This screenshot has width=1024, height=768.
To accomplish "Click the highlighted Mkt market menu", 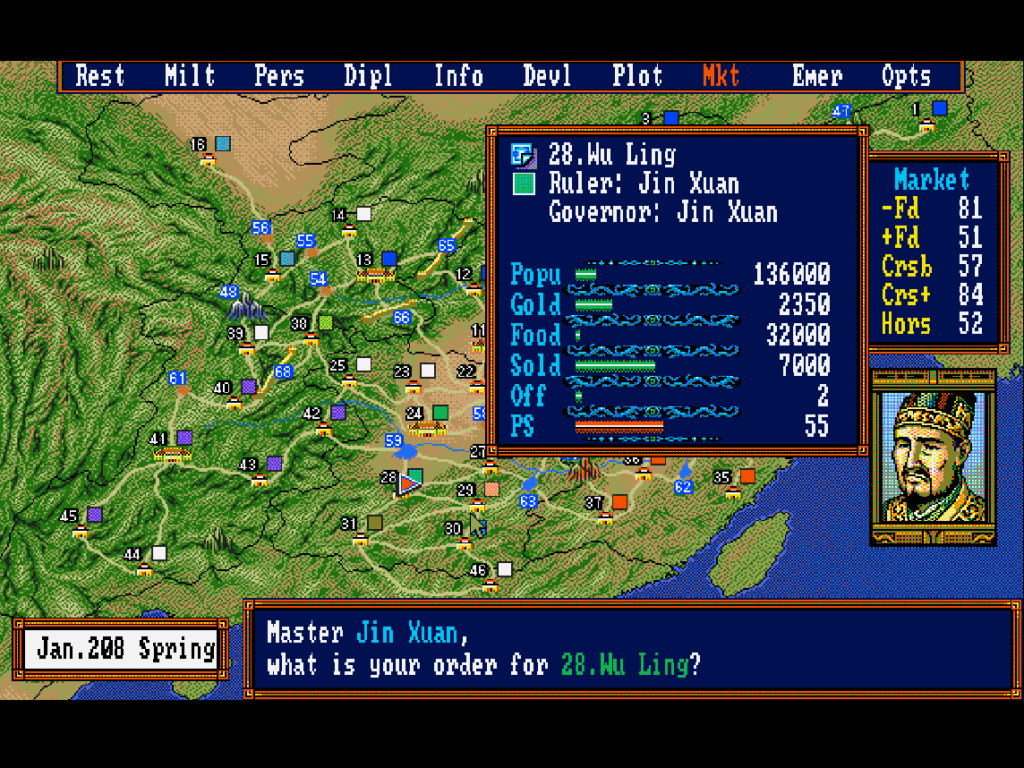I will [x=721, y=76].
